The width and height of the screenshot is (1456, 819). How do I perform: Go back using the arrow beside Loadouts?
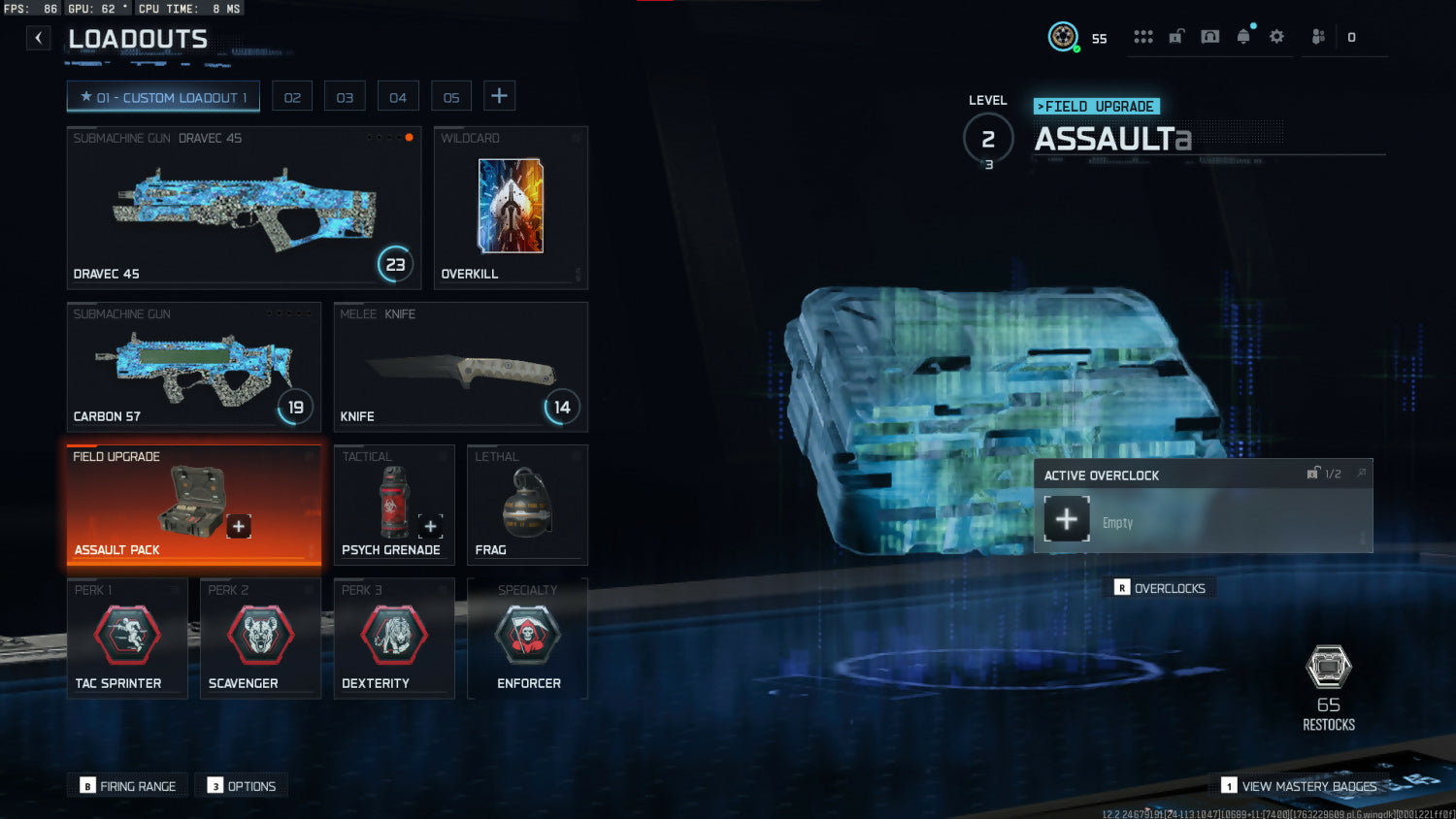click(x=38, y=38)
